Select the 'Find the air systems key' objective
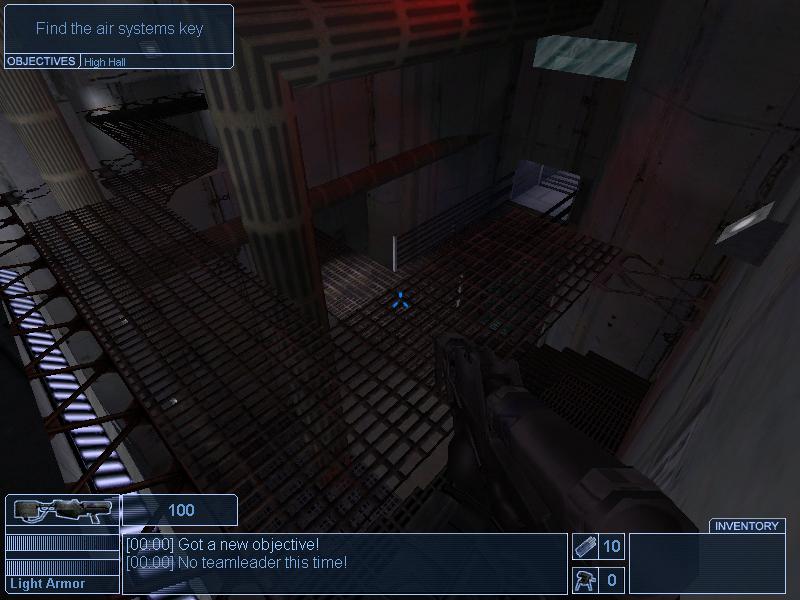 pos(119,28)
